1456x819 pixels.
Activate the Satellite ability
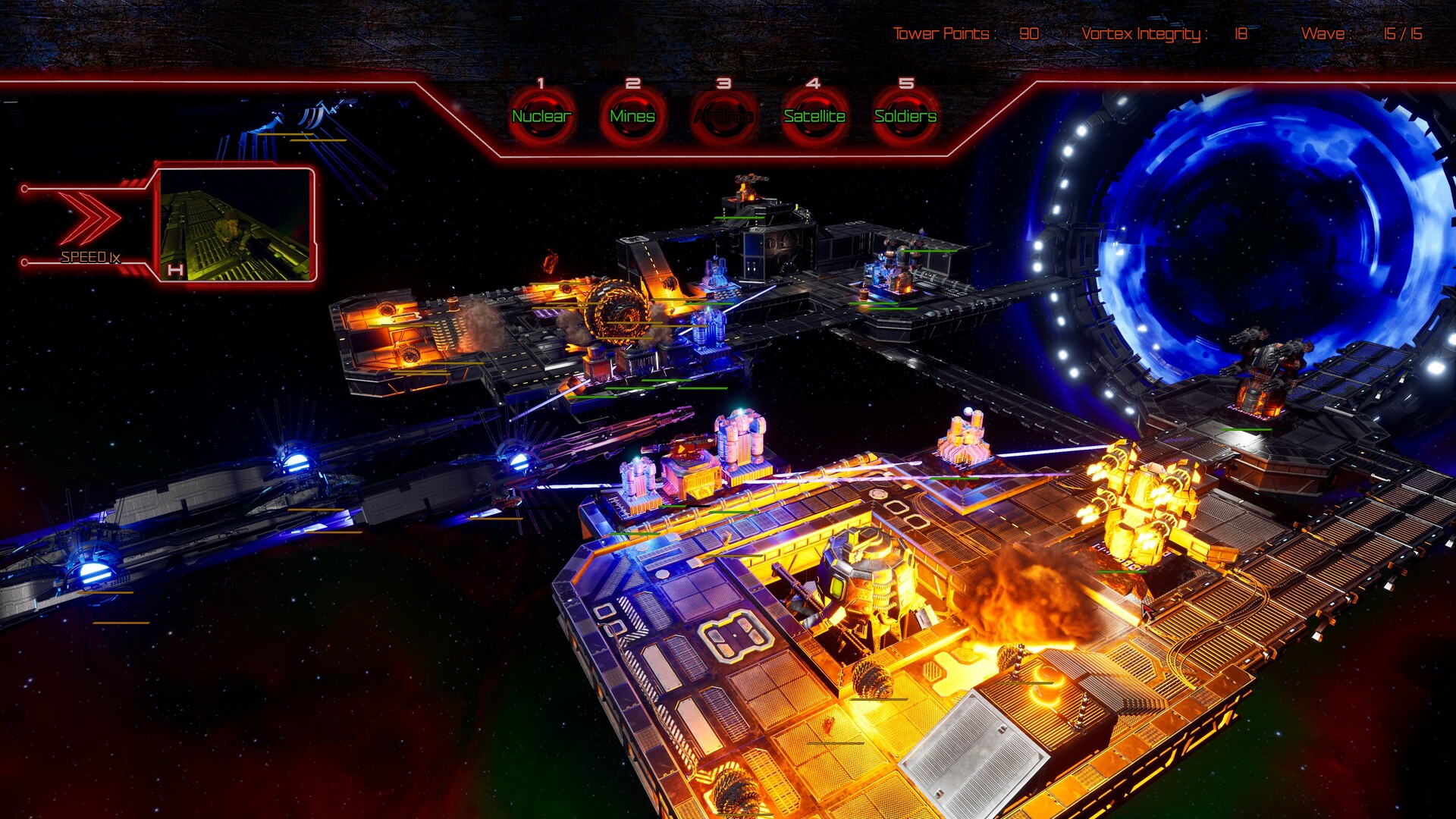(814, 116)
